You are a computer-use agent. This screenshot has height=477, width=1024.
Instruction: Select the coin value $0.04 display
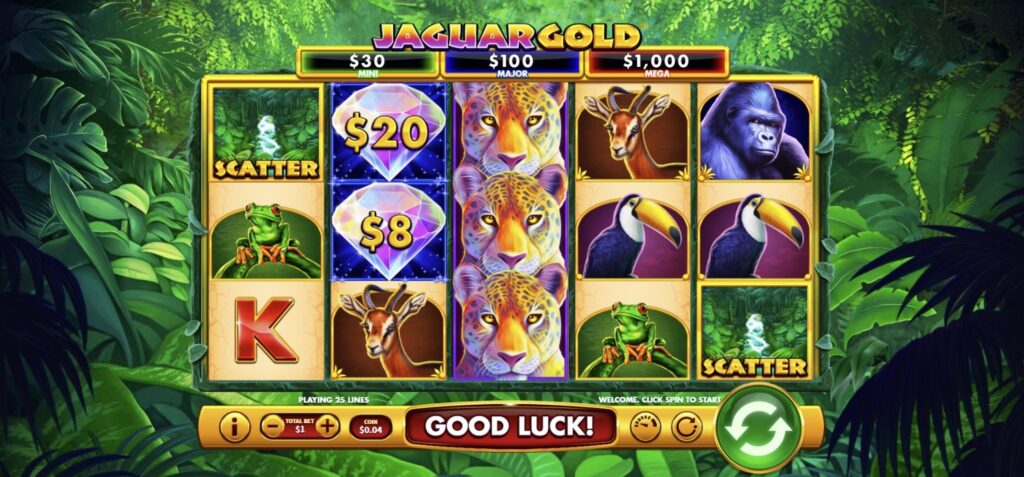(x=370, y=427)
